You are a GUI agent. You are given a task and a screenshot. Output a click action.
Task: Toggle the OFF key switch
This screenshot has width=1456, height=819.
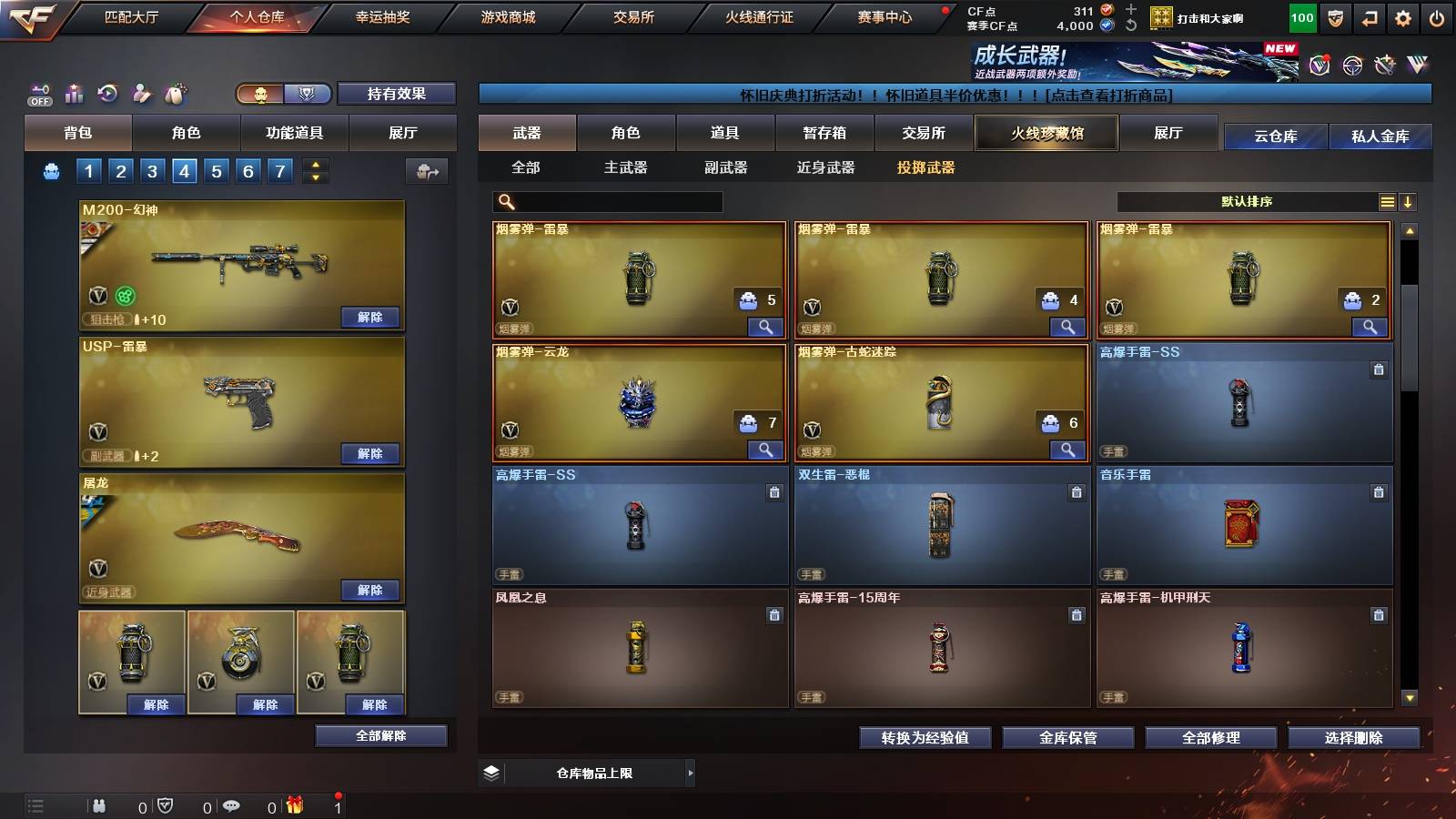pos(38,94)
